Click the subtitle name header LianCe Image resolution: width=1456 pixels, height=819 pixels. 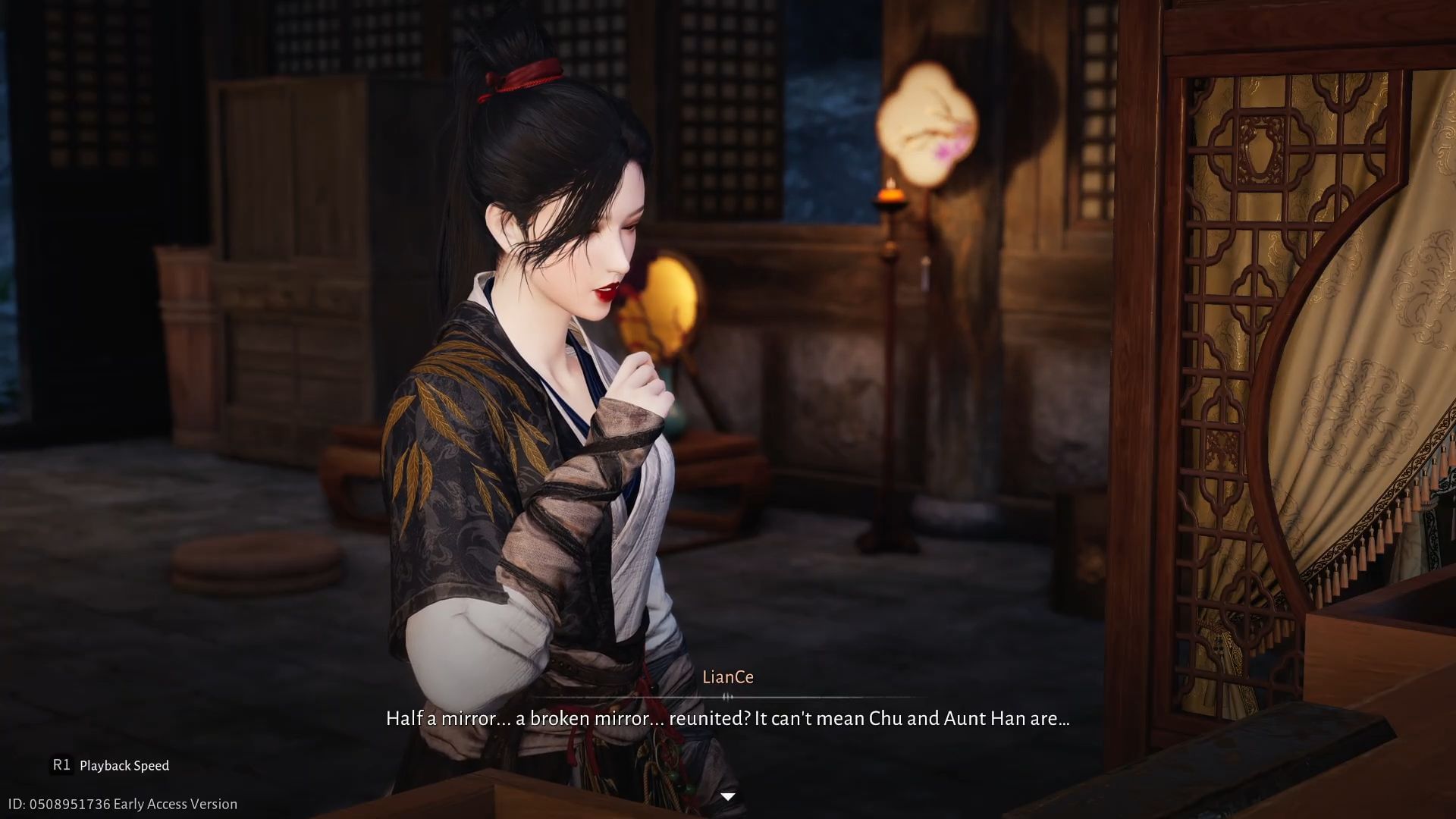(728, 677)
